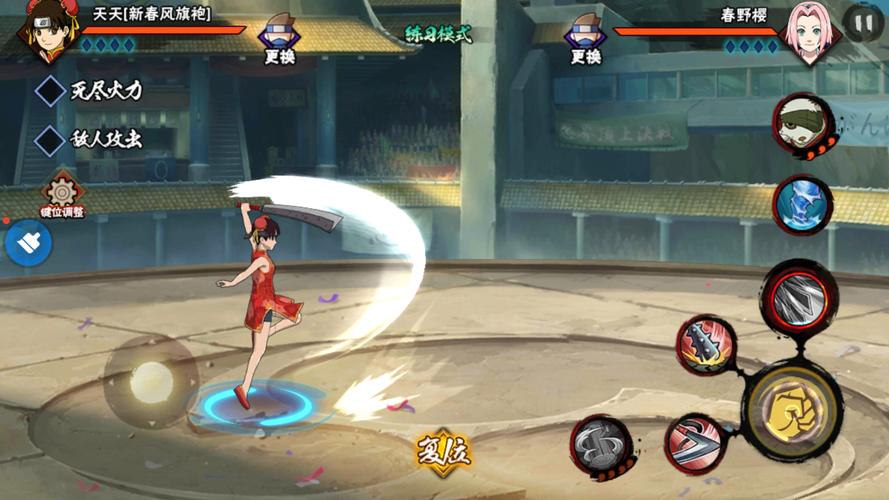Toggle the 无尽火力 option

pyautogui.click(x=51, y=91)
